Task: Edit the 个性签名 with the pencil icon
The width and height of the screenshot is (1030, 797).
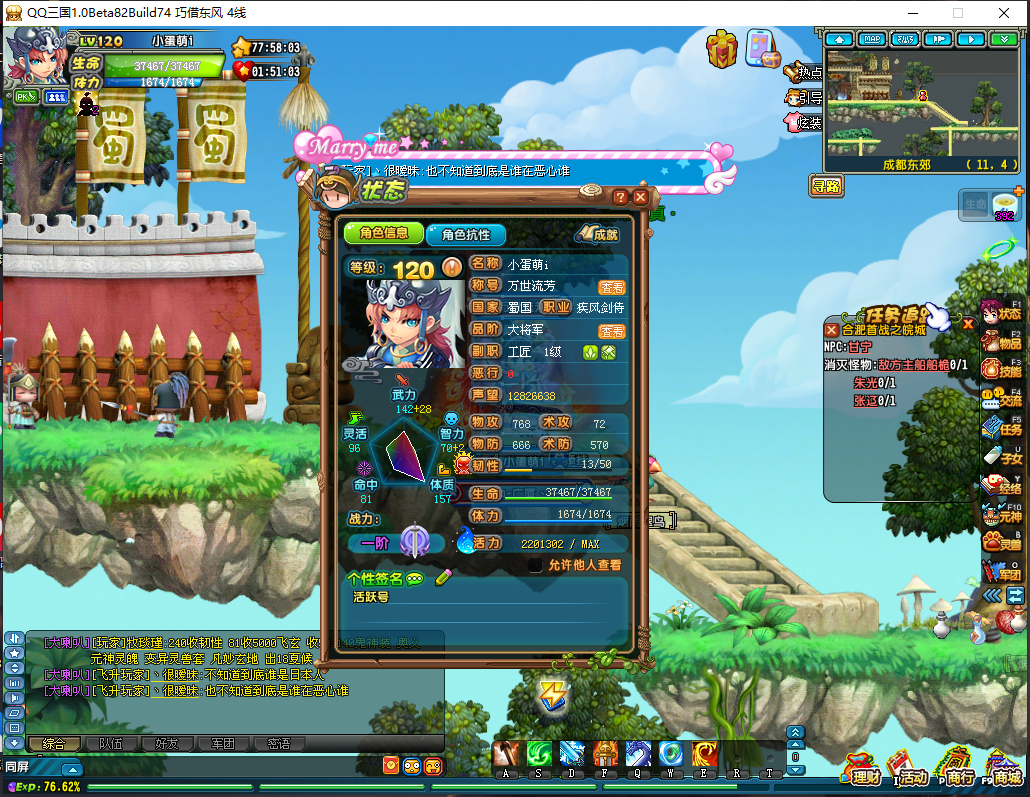Action: [x=443, y=577]
